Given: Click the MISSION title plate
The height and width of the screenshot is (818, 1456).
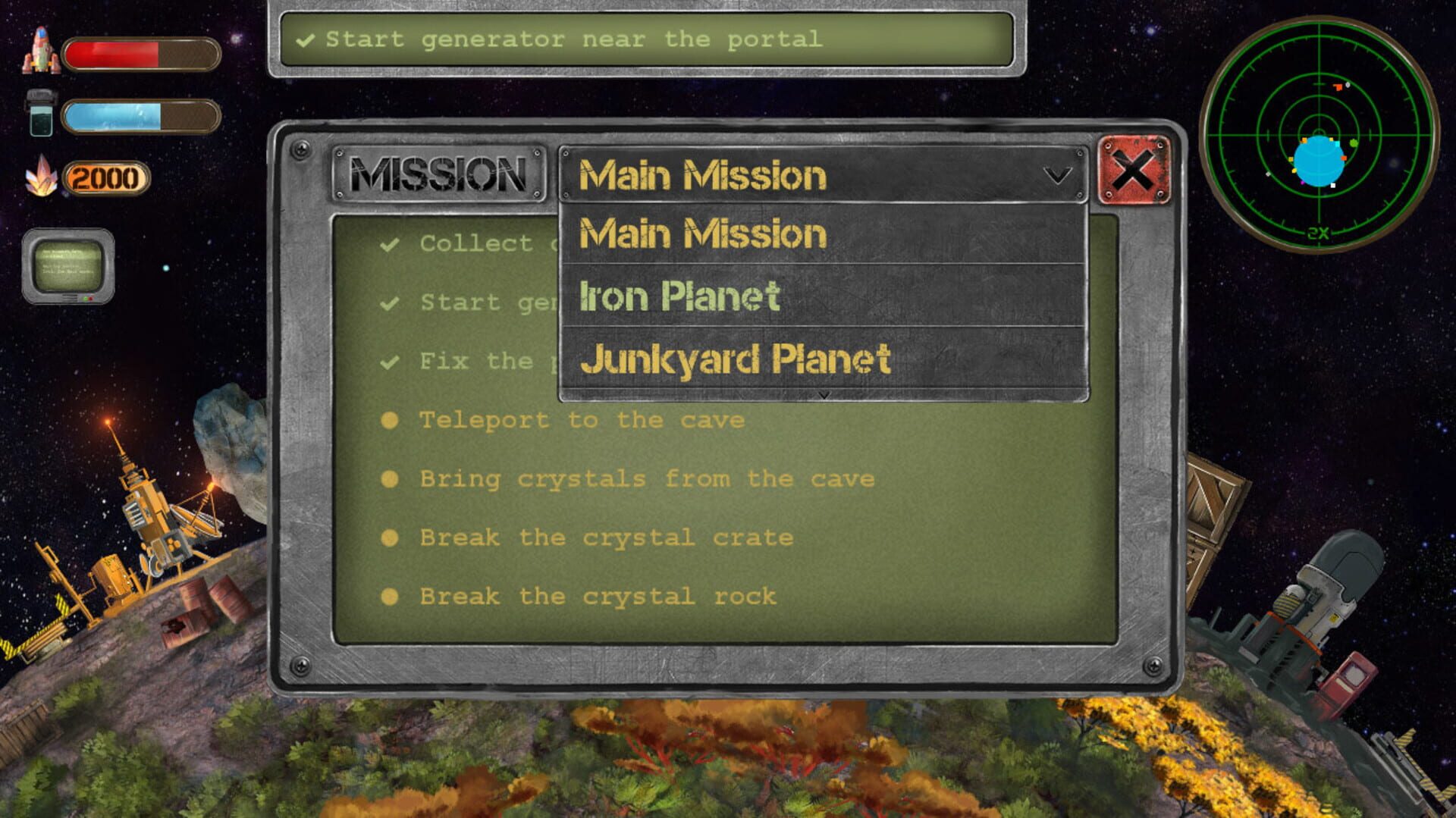Looking at the screenshot, I should (x=438, y=174).
